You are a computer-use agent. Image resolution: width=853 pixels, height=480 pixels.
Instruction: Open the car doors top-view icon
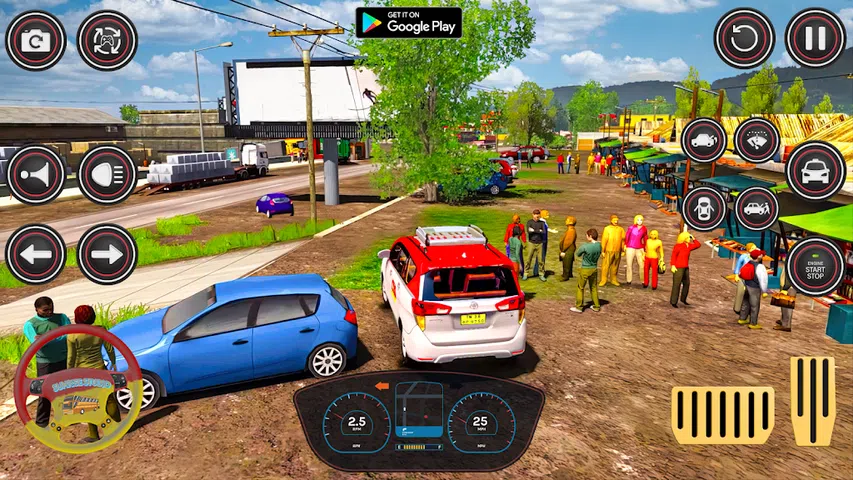[x=704, y=208]
